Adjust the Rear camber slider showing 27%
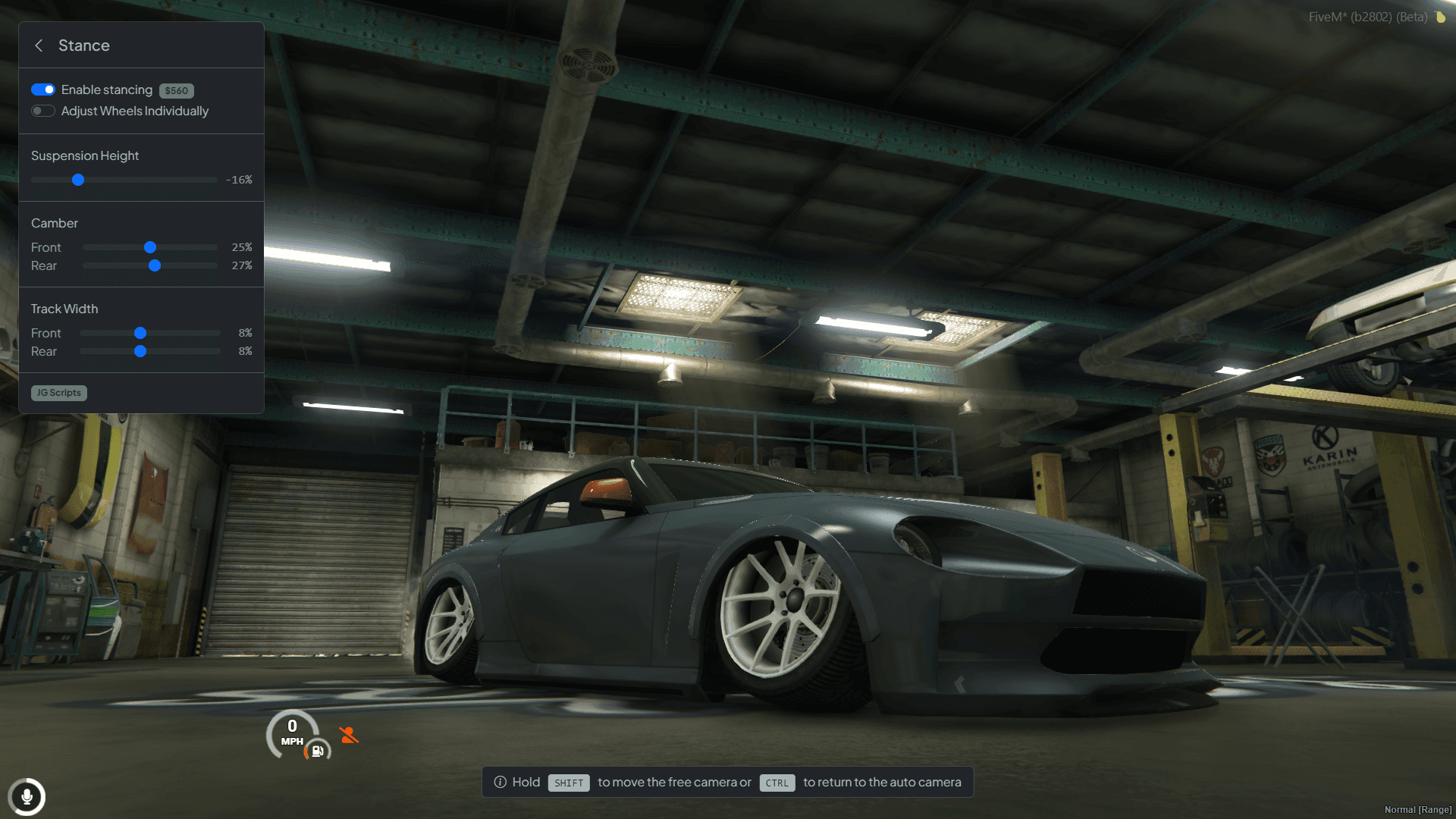Image resolution: width=1456 pixels, height=819 pixels. (x=155, y=265)
